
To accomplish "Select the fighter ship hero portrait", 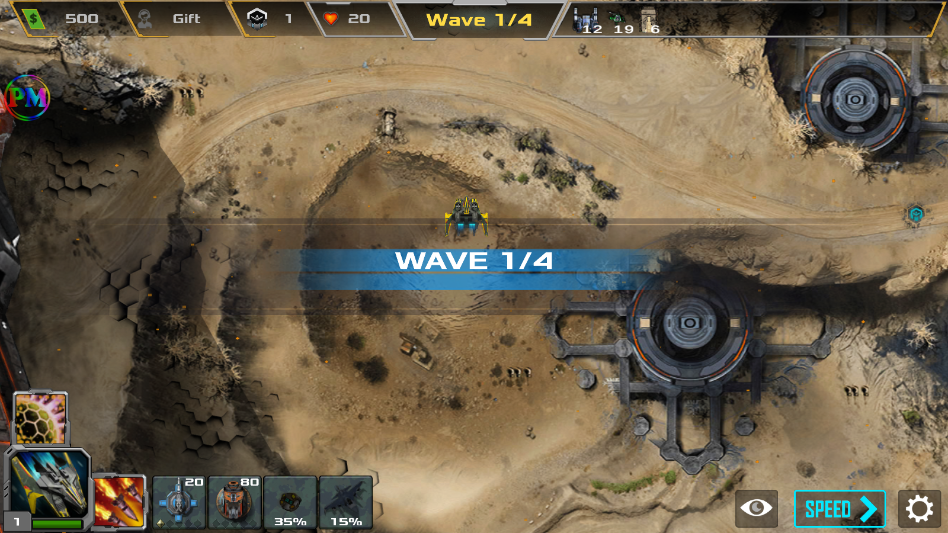I will pyautogui.click(x=47, y=486).
